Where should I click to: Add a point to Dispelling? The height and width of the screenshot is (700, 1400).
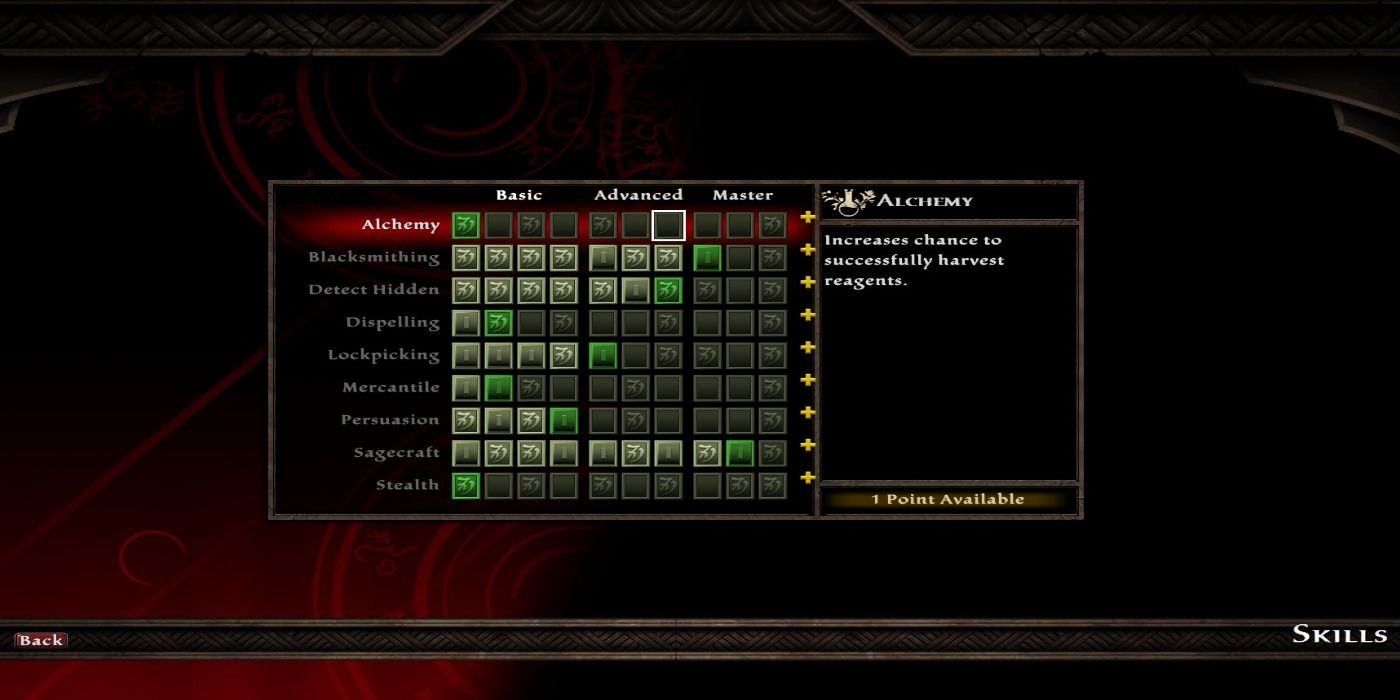tap(808, 315)
